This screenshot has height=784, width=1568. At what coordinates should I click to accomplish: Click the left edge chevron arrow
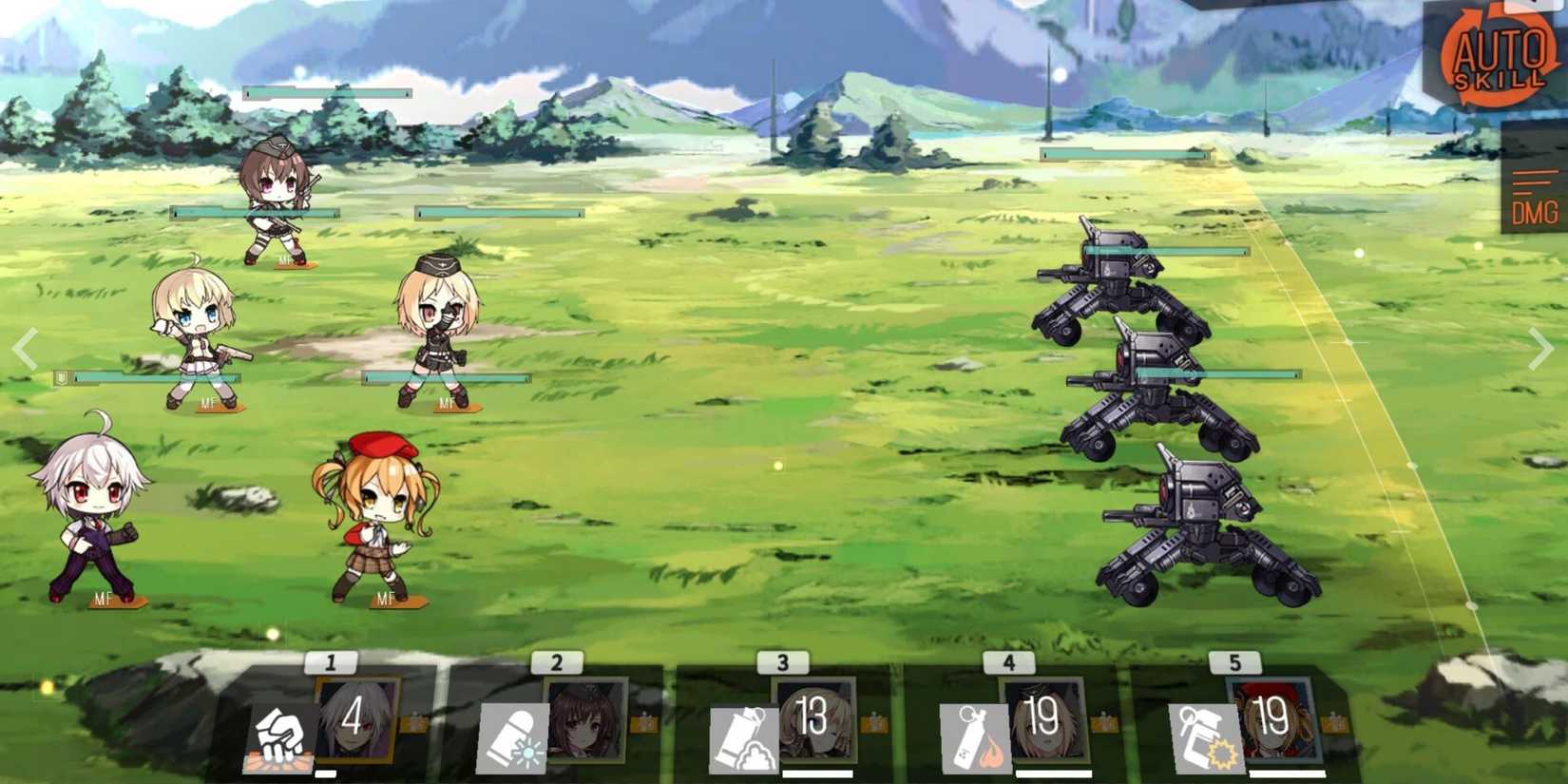[26, 347]
